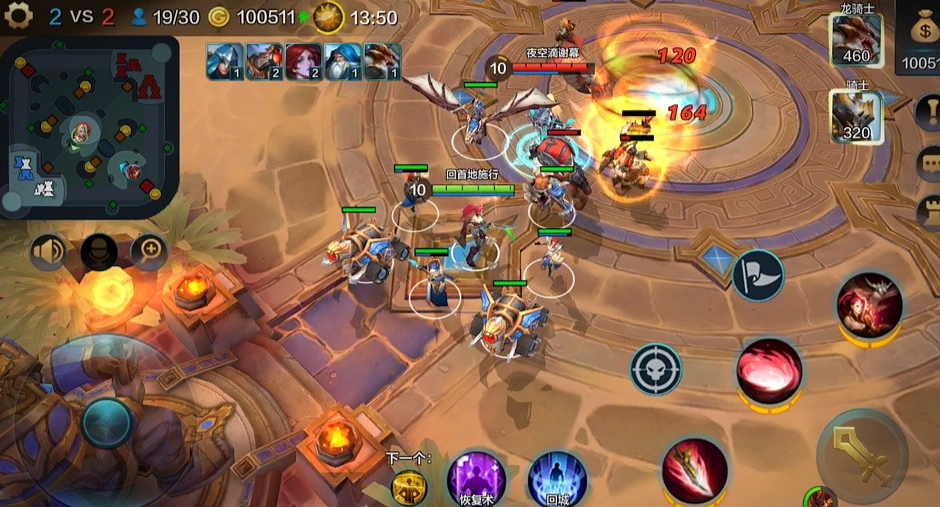Activate the flag signal button
The width and height of the screenshot is (940, 507).
pos(758,274)
